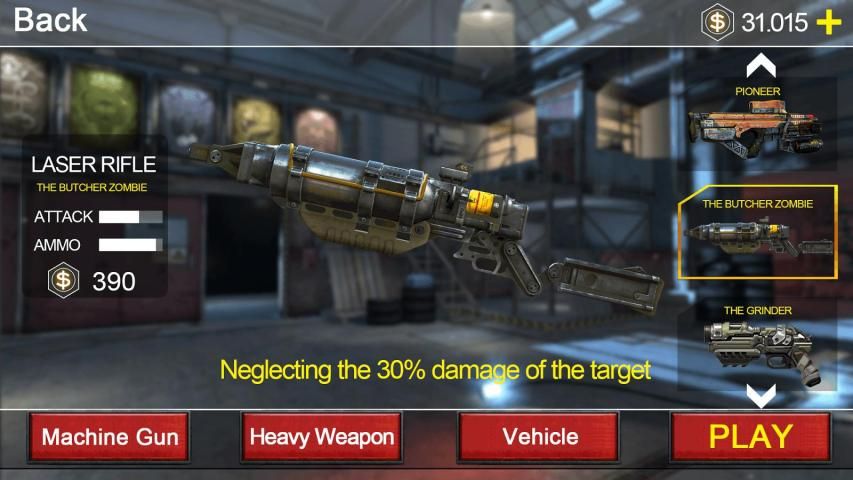853x480 pixels.
Task: Go back using the Back button
Action: click(50, 19)
